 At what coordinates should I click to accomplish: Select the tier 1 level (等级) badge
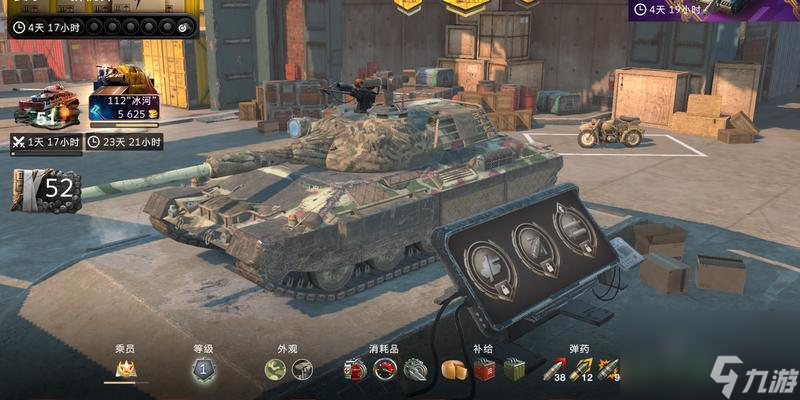pyautogui.click(x=204, y=370)
